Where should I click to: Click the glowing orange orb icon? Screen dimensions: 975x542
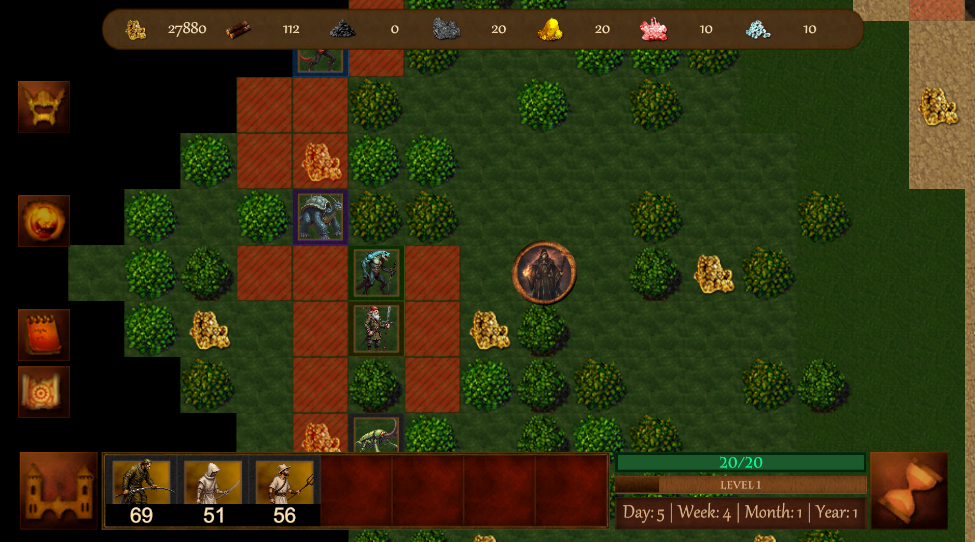tap(44, 221)
